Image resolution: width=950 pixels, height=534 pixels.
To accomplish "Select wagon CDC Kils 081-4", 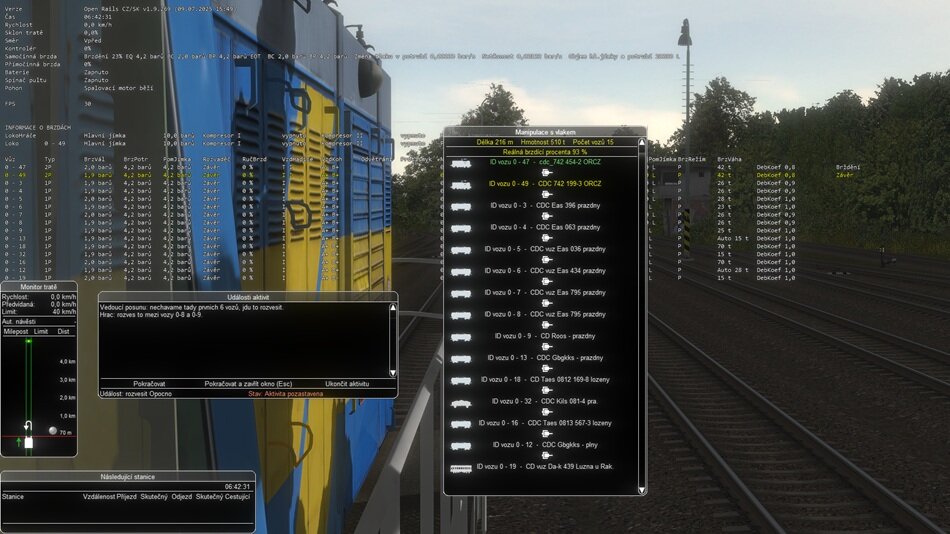I will pos(547,401).
